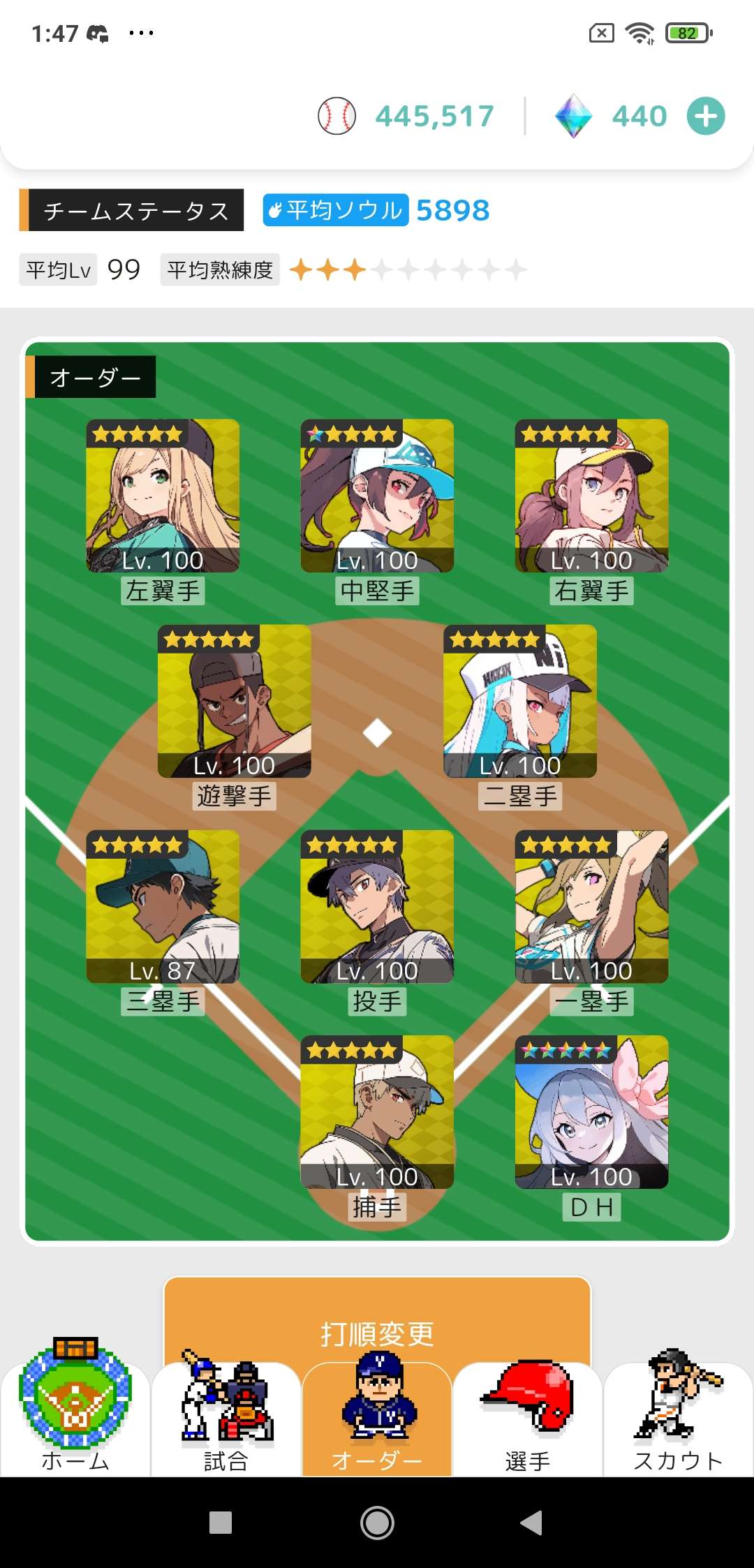Select the pitcher (投手) player card
754x1568 pixels.
(x=377, y=906)
